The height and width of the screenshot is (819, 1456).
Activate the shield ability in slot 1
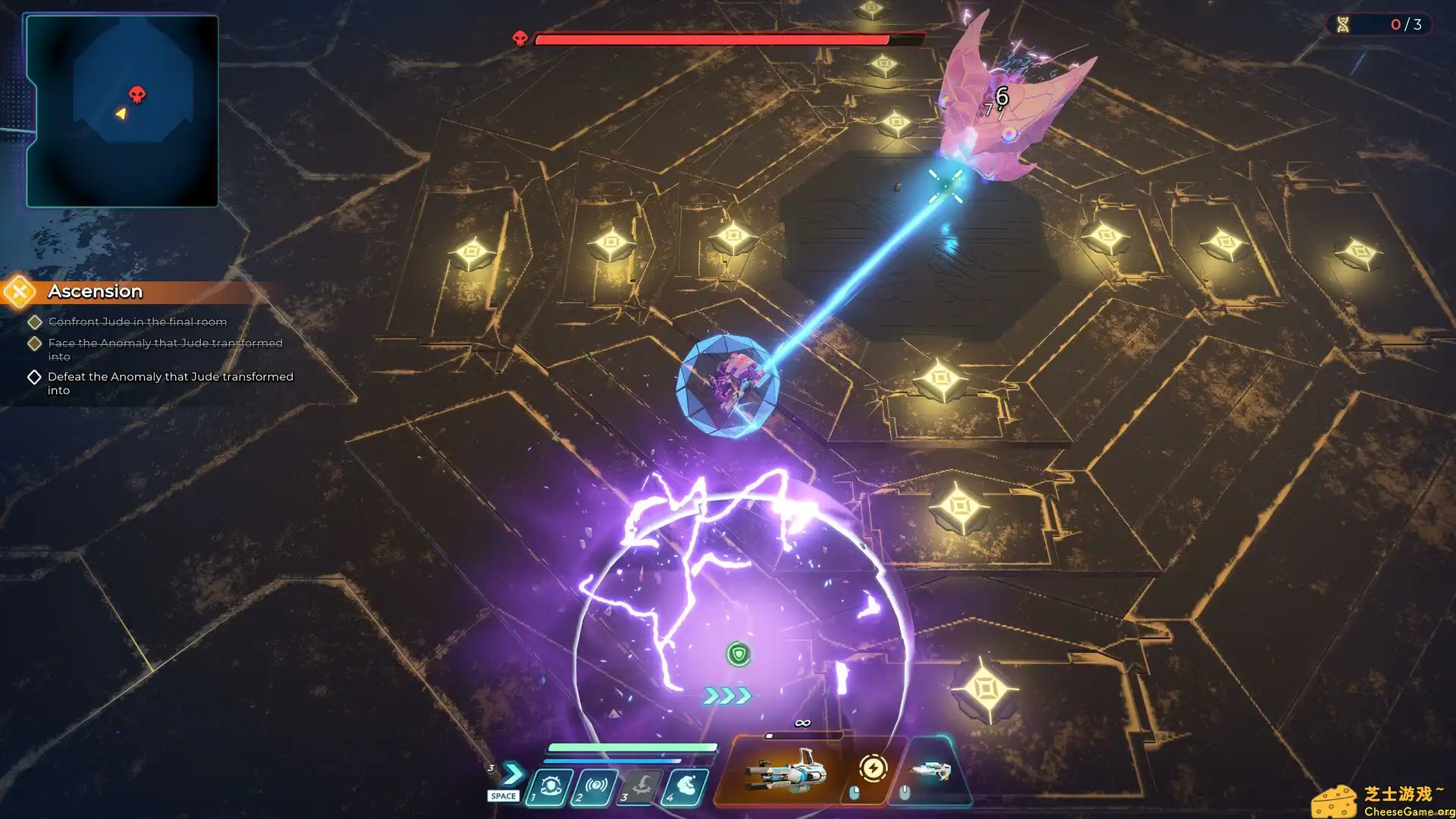pos(551,786)
